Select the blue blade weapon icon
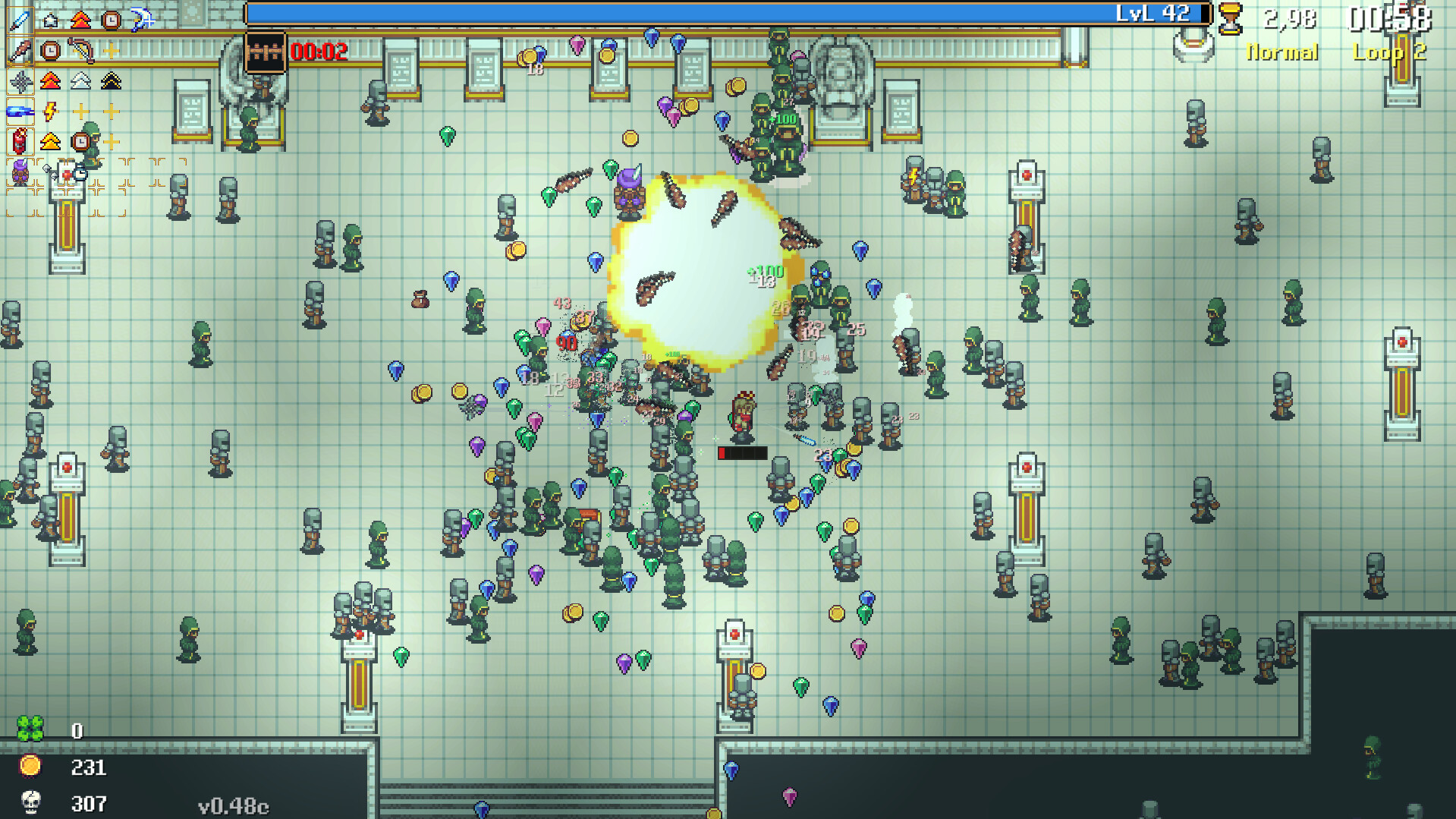This screenshot has width=1456, height=819. [19, 111]
